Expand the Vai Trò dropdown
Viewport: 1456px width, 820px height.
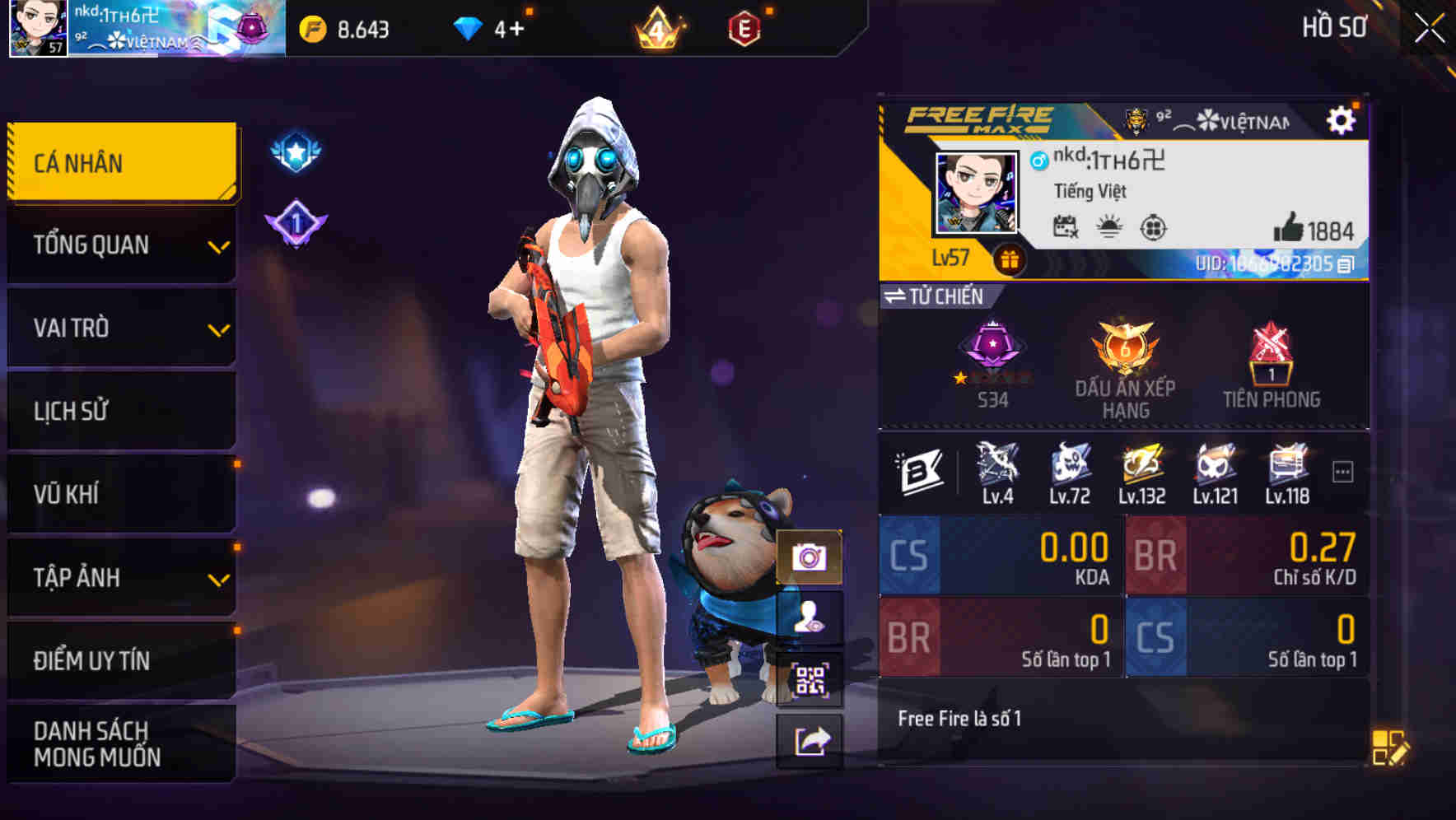coord(120,328)
